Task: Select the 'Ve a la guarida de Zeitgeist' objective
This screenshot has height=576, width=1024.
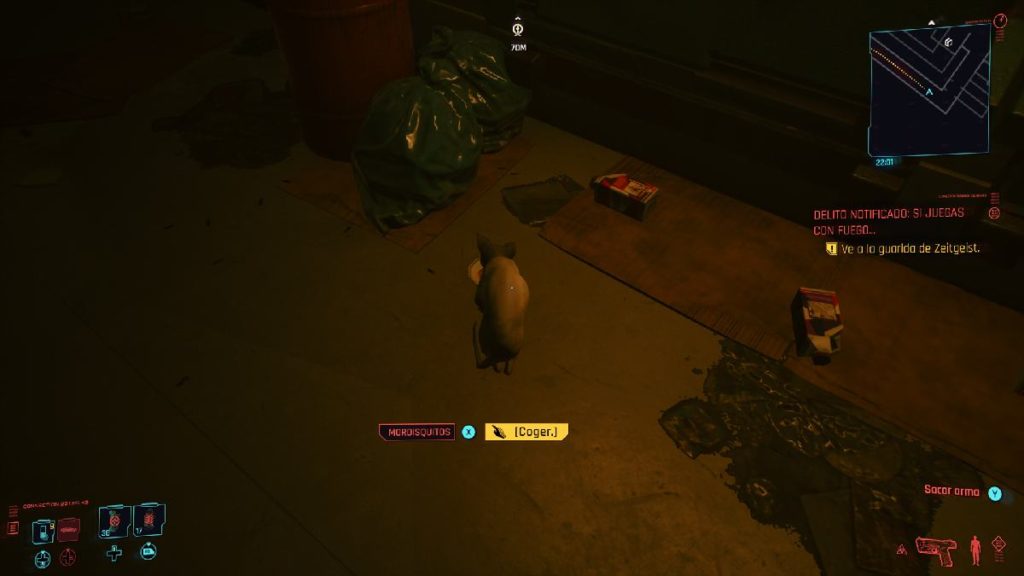Action: tap(909, 248)
